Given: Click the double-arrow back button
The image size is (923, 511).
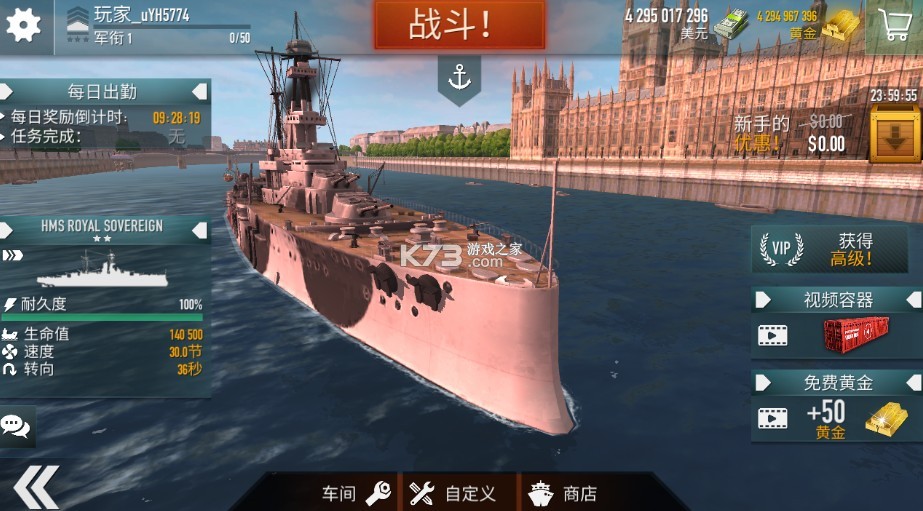Looking at the screenshot, I should click(35, 488).
